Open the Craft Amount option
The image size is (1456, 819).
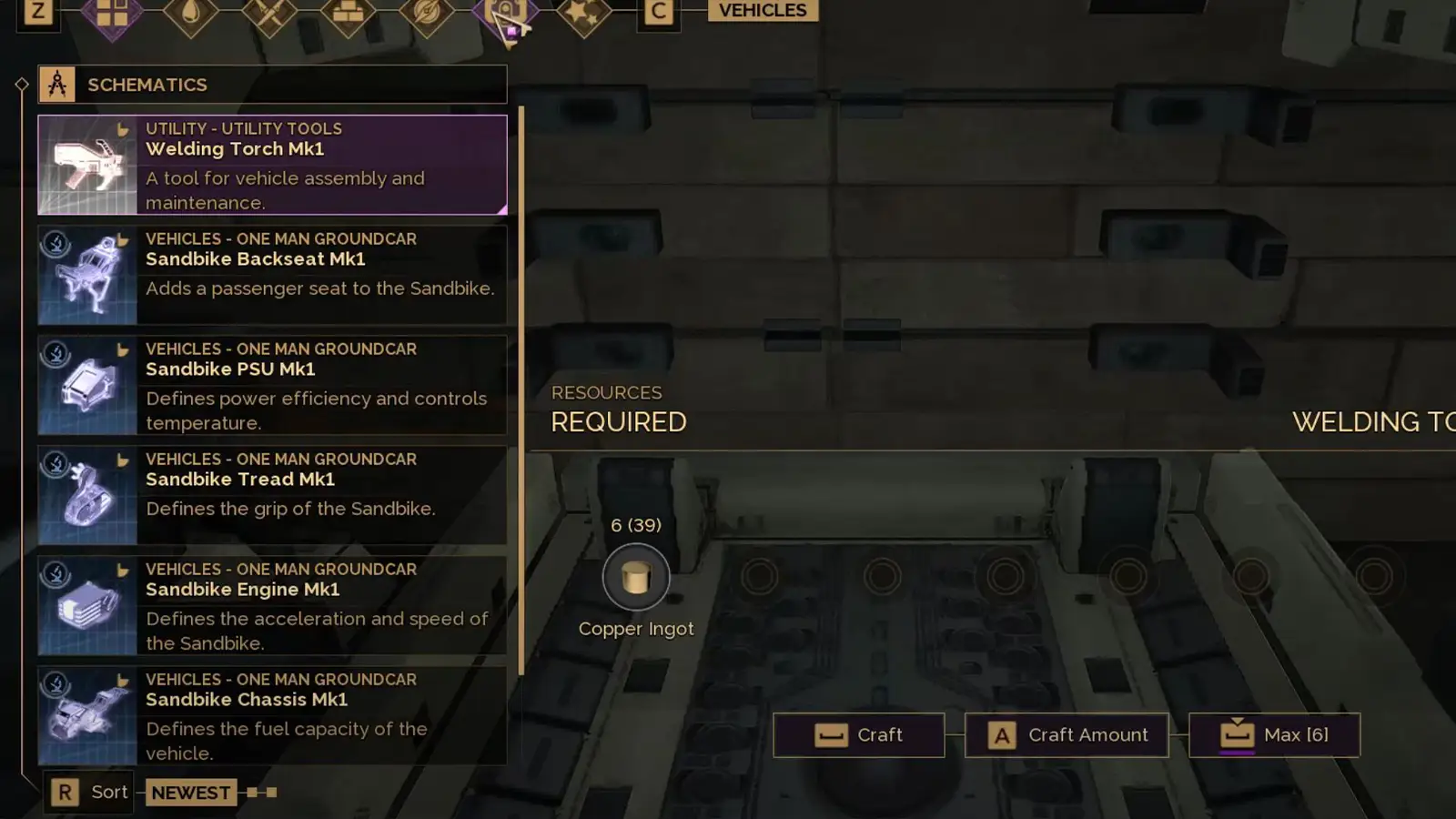(x=1067, y=735)
